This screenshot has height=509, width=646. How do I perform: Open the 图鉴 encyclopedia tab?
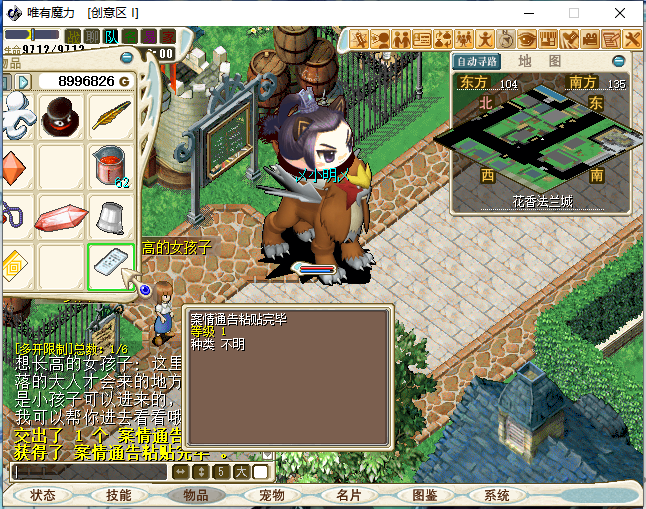(425, 495)
